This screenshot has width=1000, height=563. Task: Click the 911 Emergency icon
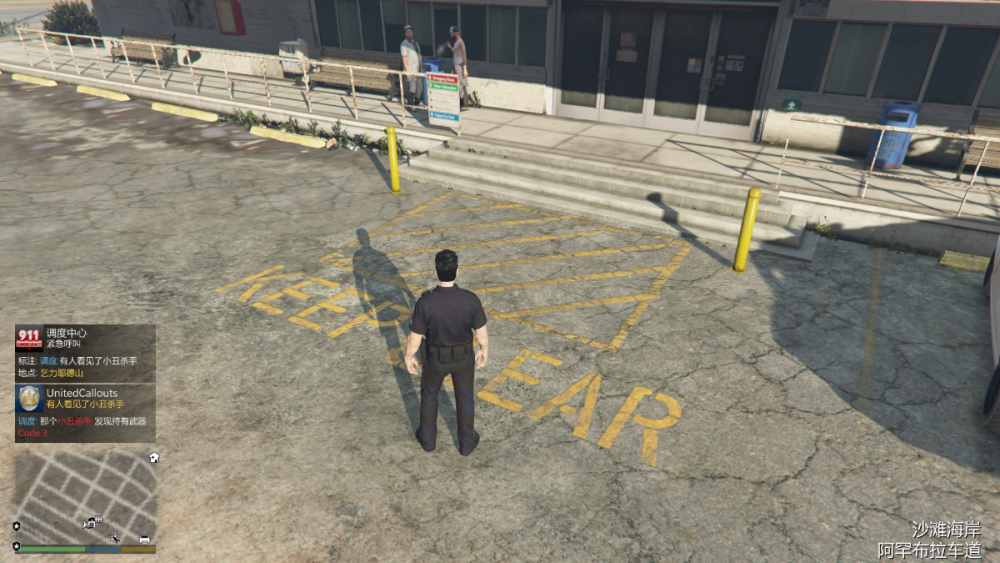28,338
